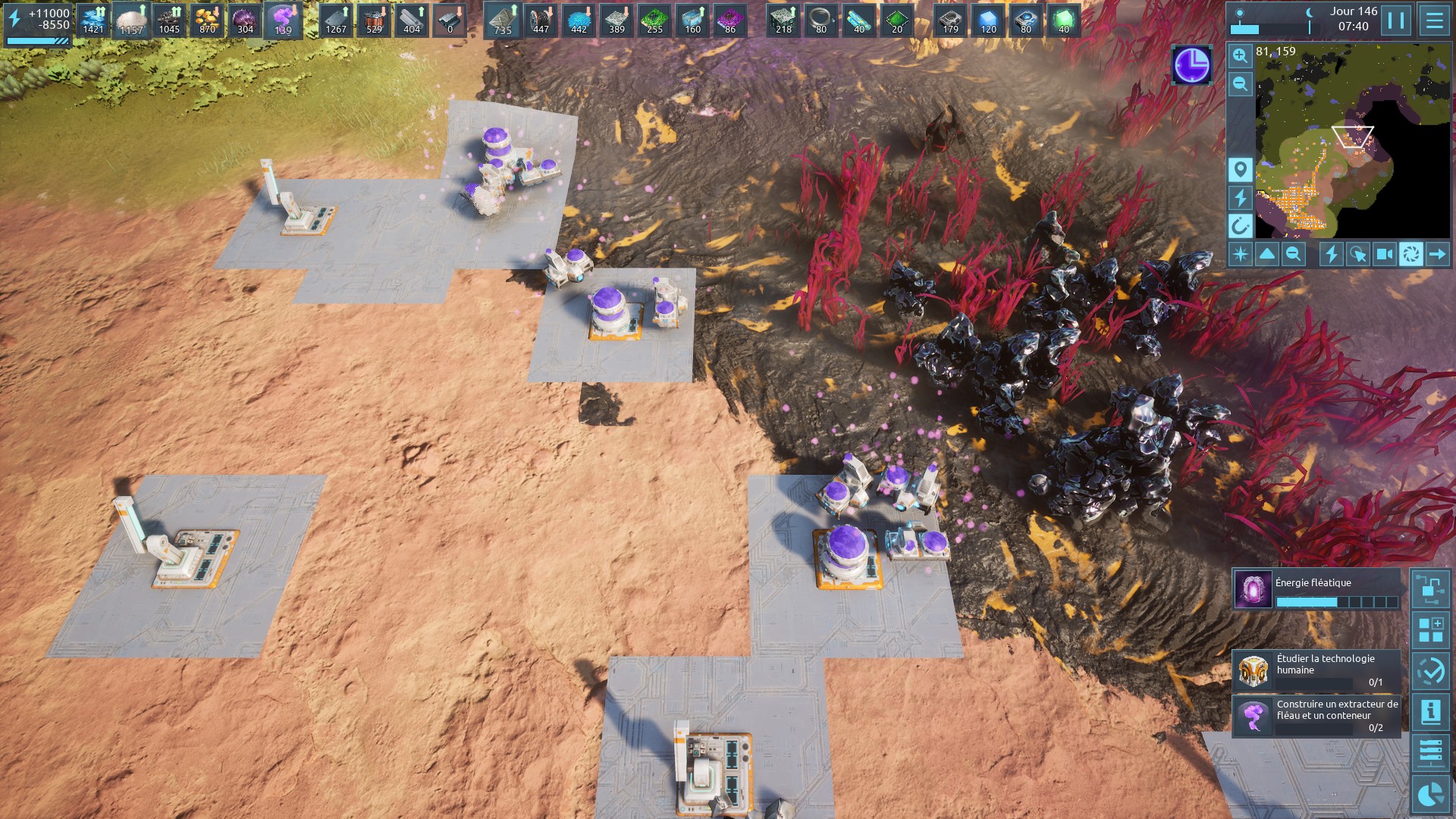Open the tech tree diagram button
Image resolution: width=1456 pixels, height=819 pixels.
coord(1430,589)
